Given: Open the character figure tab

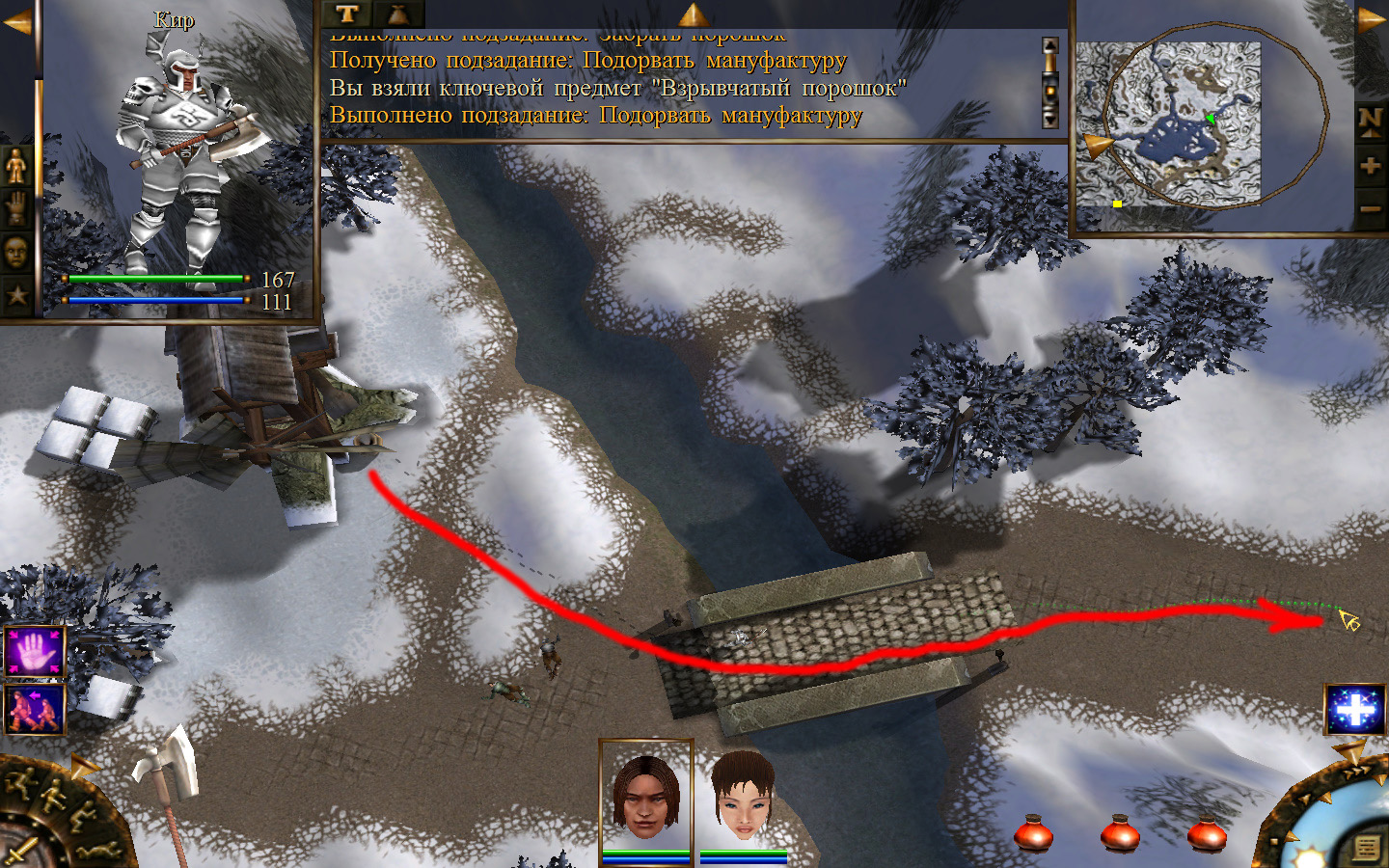Looking at the screenshot, I should [x=17, y=168].
